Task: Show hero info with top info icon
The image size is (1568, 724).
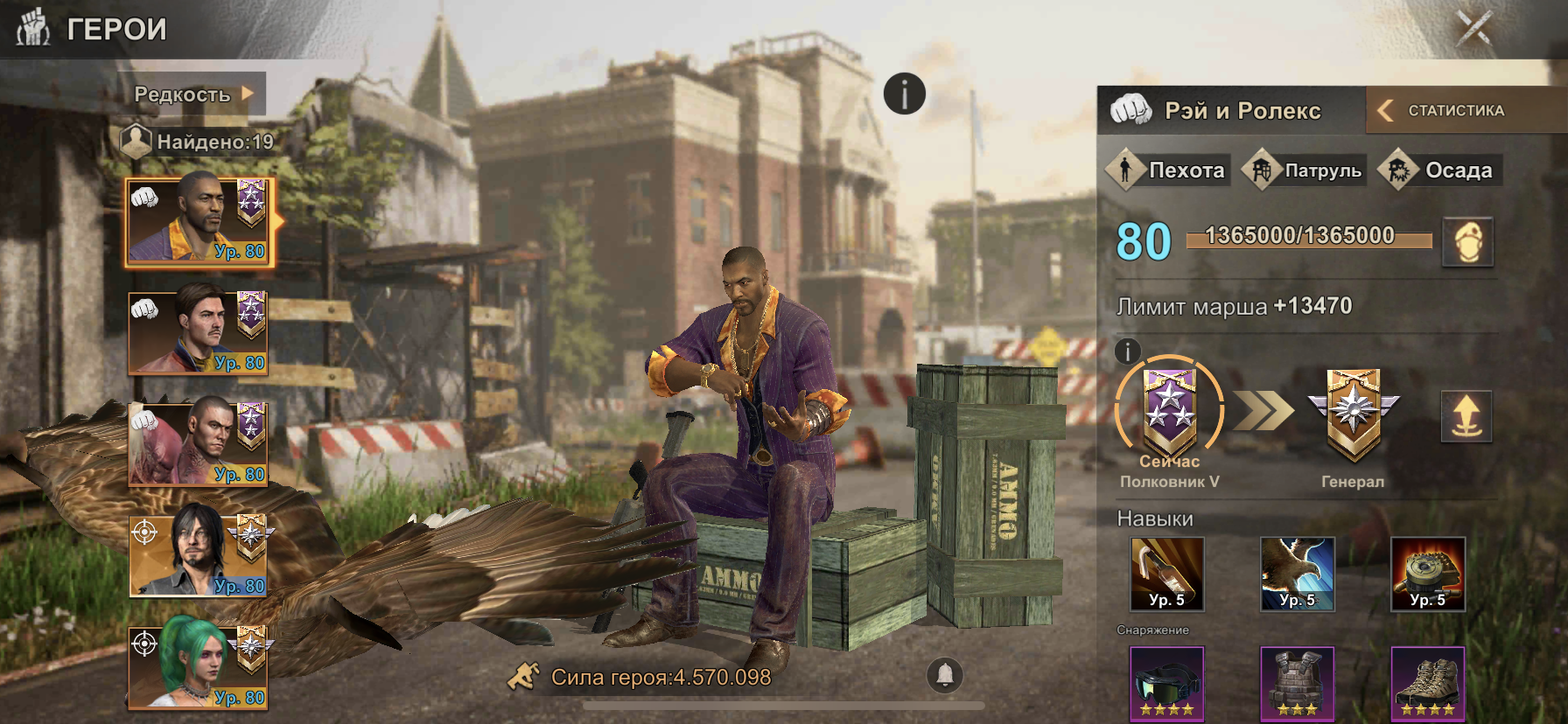Action: (x=904, y=94)
